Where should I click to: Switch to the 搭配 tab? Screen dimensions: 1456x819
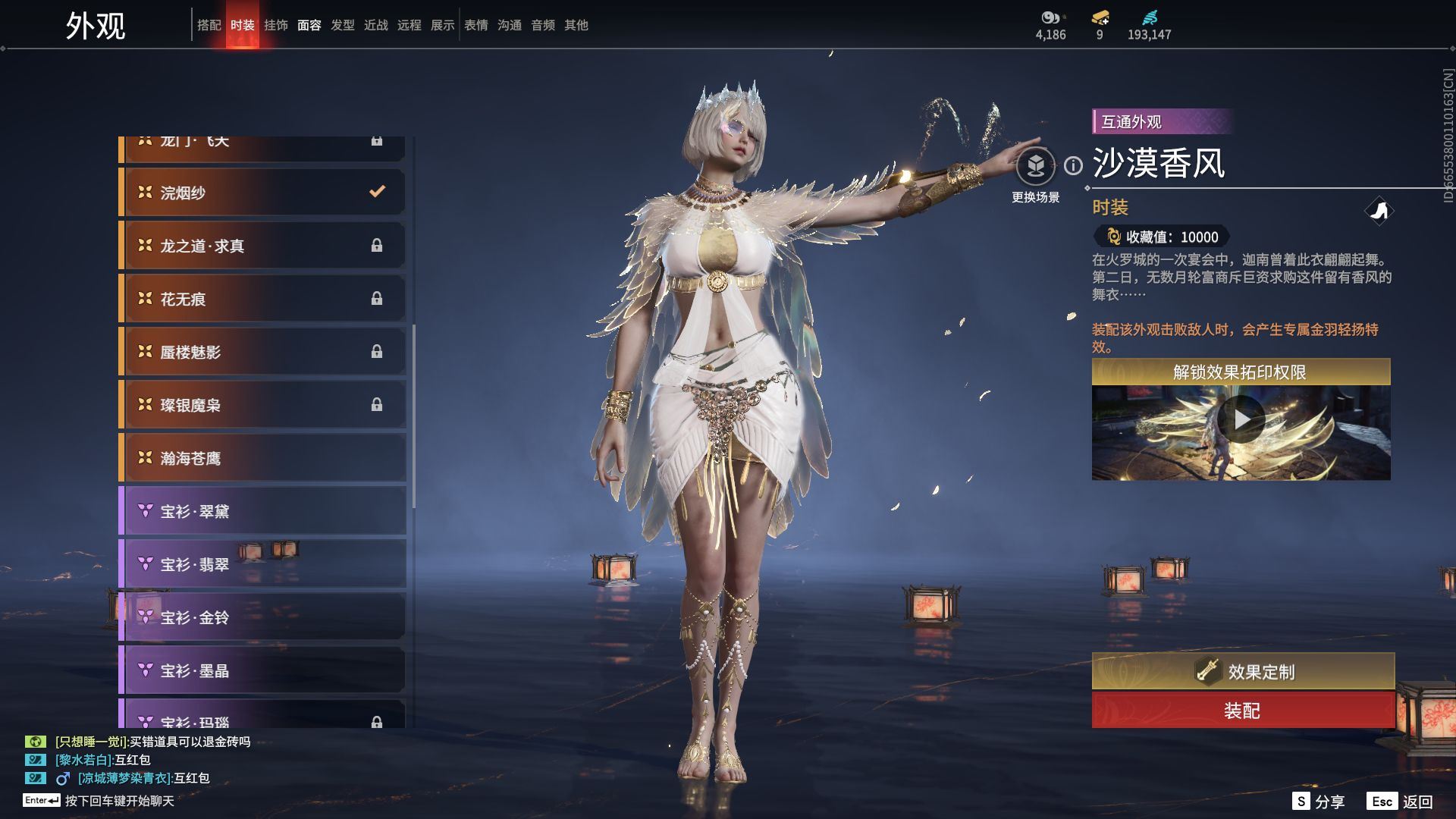[x=209, y=25]
